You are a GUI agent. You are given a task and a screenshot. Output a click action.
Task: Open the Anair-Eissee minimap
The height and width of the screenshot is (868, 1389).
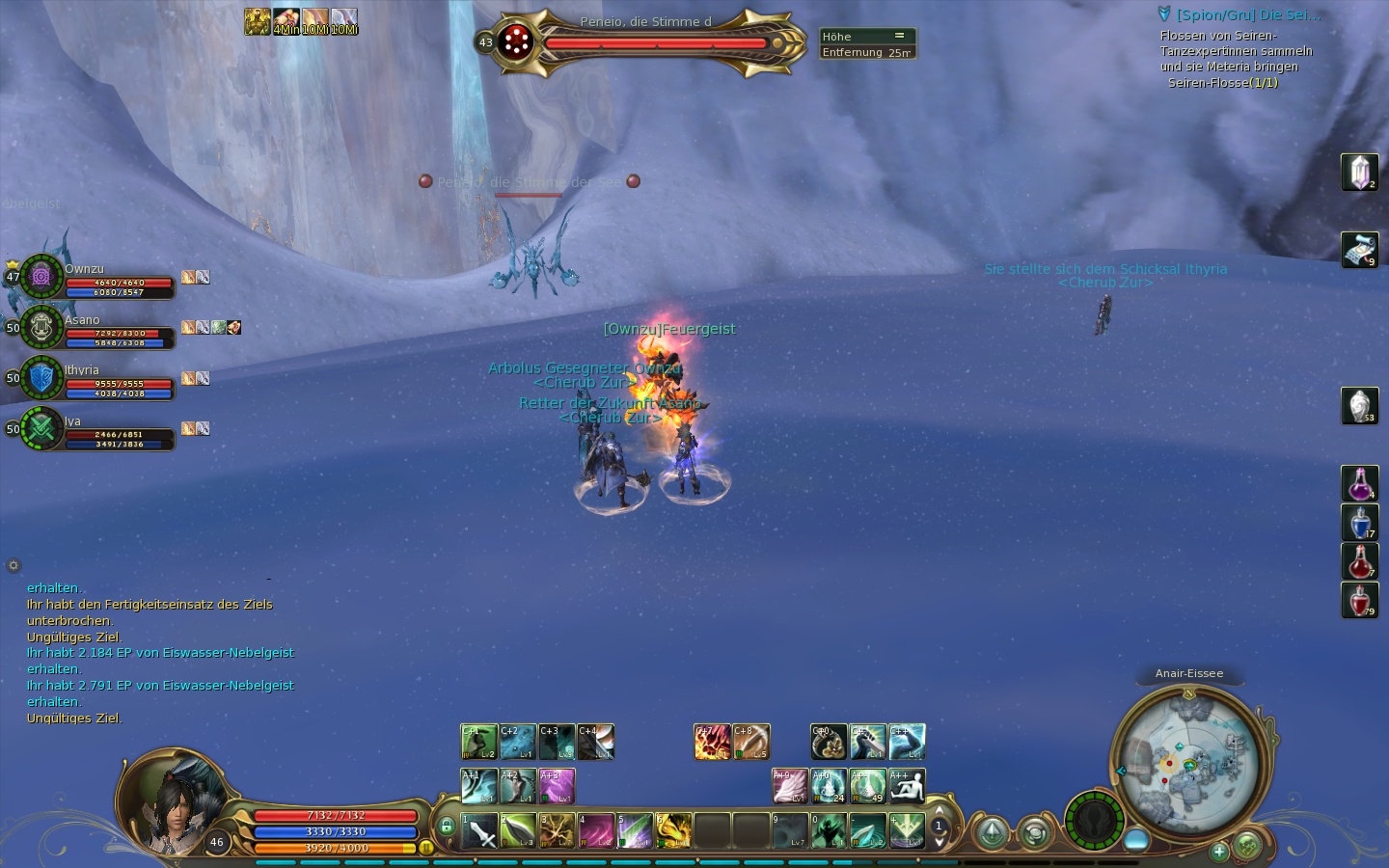(x=1188, y=764)
